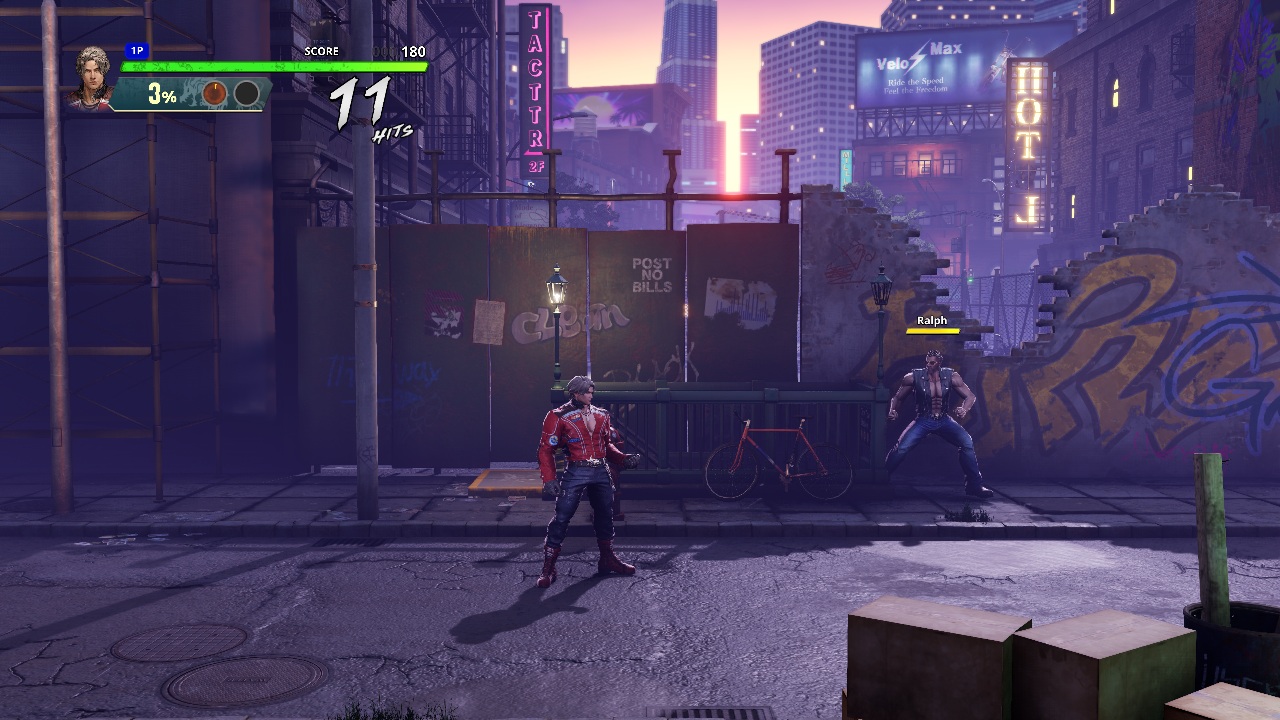Image resolution: width=1280 pixels, height=720 pixels.
Task: Select the orange filled special gauge orb
Action: [x=215, y=94]
